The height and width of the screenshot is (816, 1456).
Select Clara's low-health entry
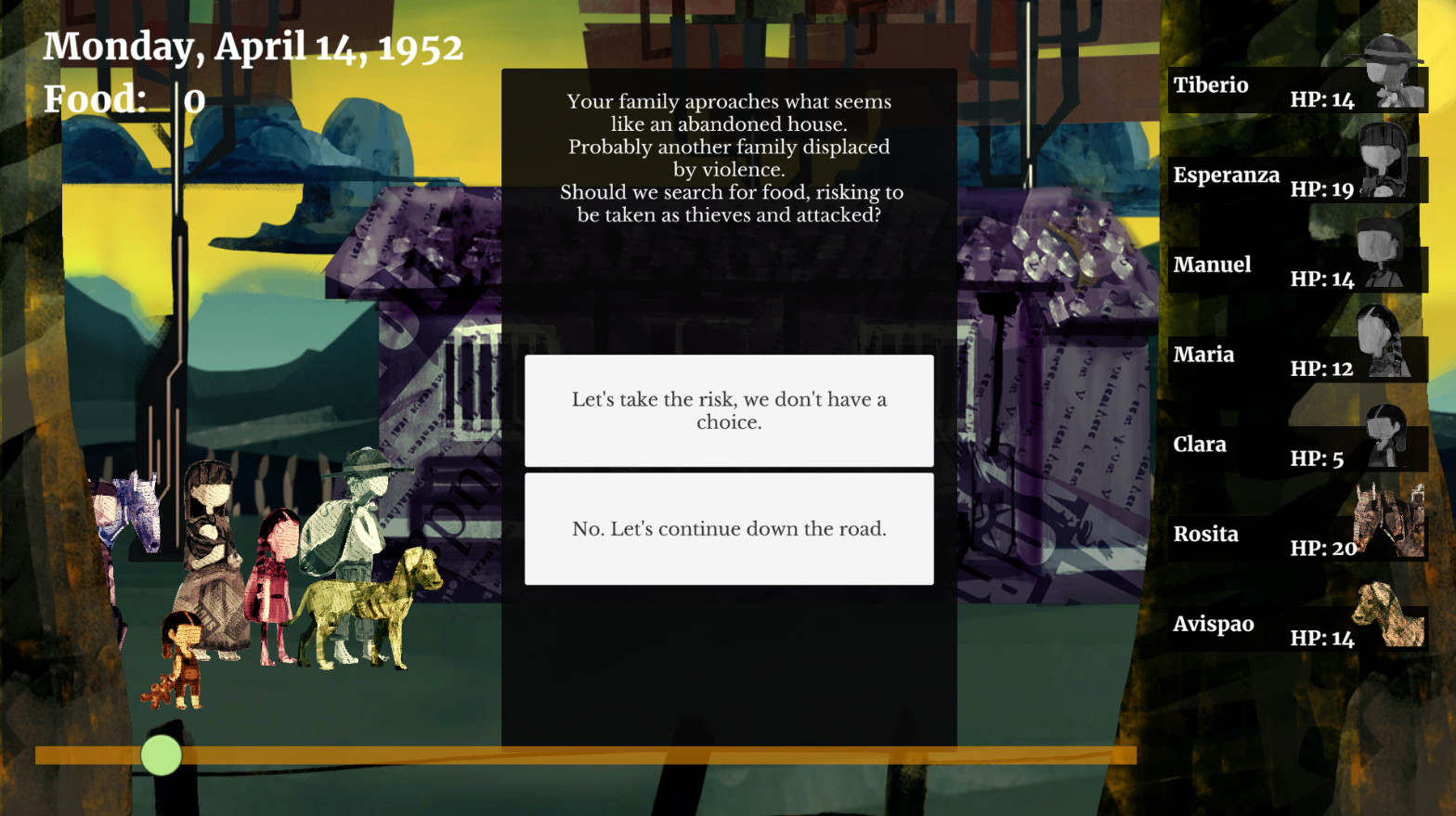coord(1296,449)
